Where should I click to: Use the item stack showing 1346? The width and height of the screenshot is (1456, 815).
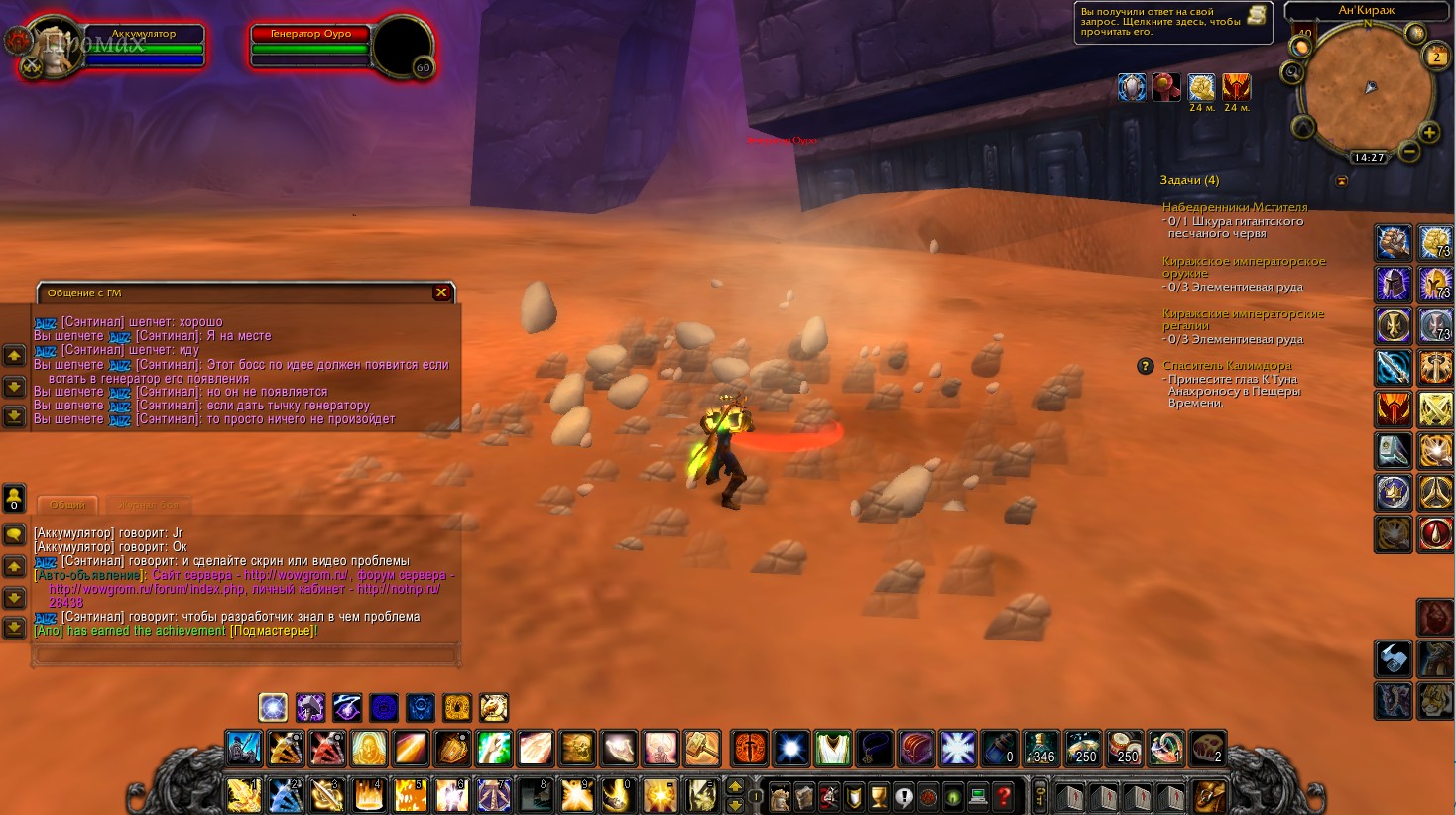(1040, 748)
